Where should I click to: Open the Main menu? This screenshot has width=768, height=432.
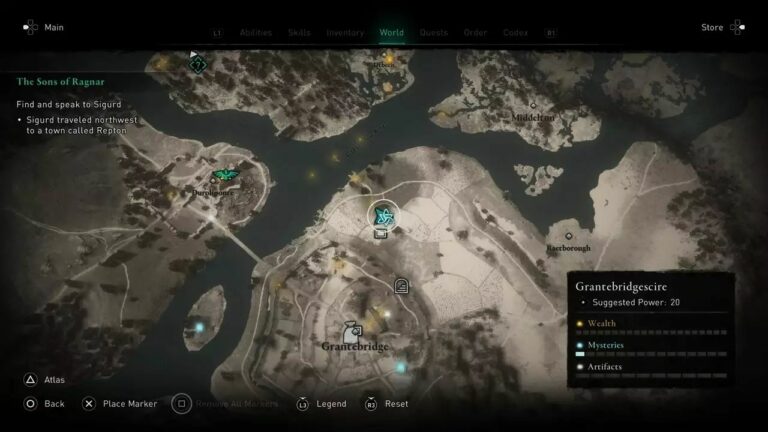click(x=44, y=27)
